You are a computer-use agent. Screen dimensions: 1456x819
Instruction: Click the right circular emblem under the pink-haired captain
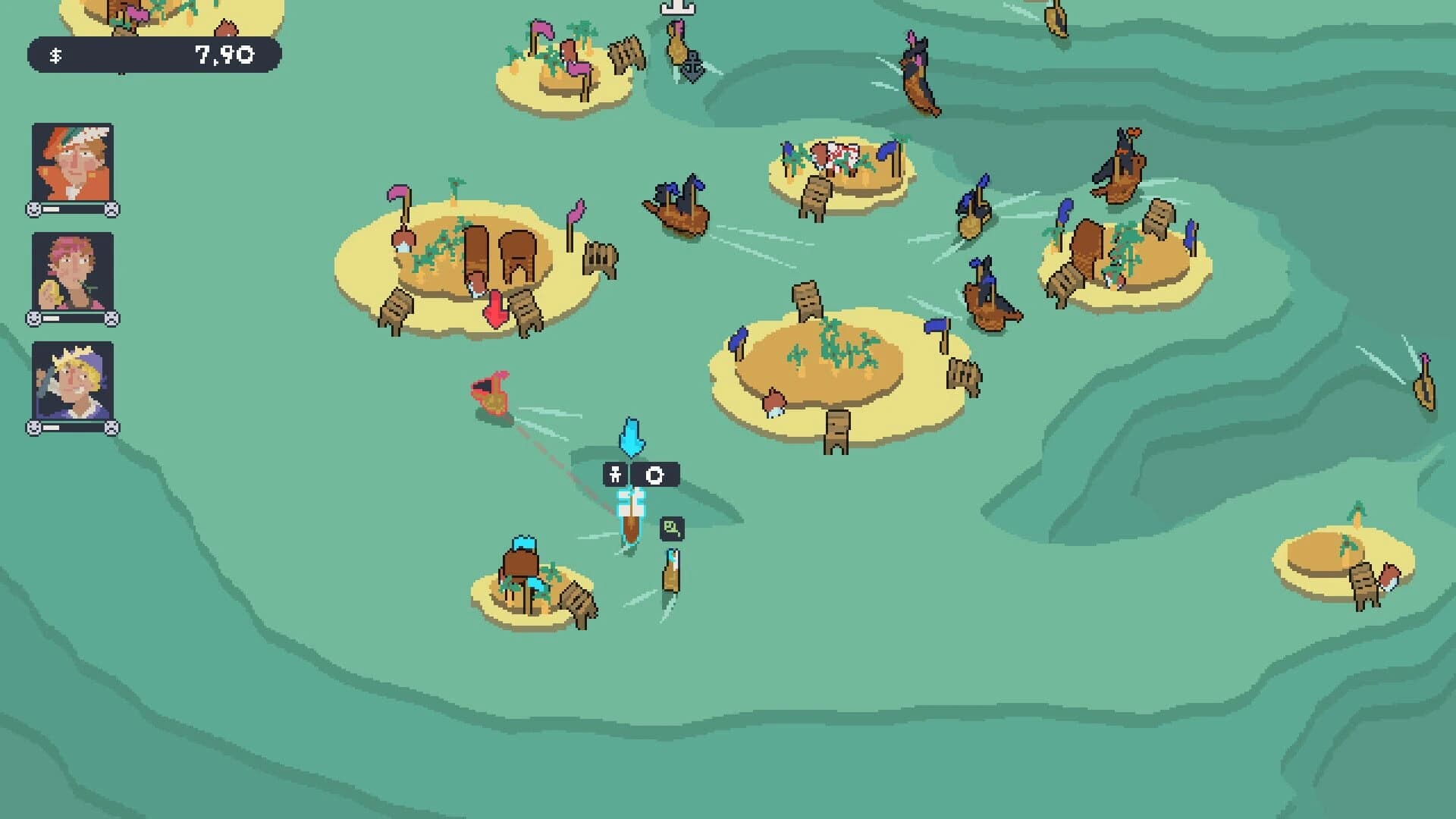[111, 318]
